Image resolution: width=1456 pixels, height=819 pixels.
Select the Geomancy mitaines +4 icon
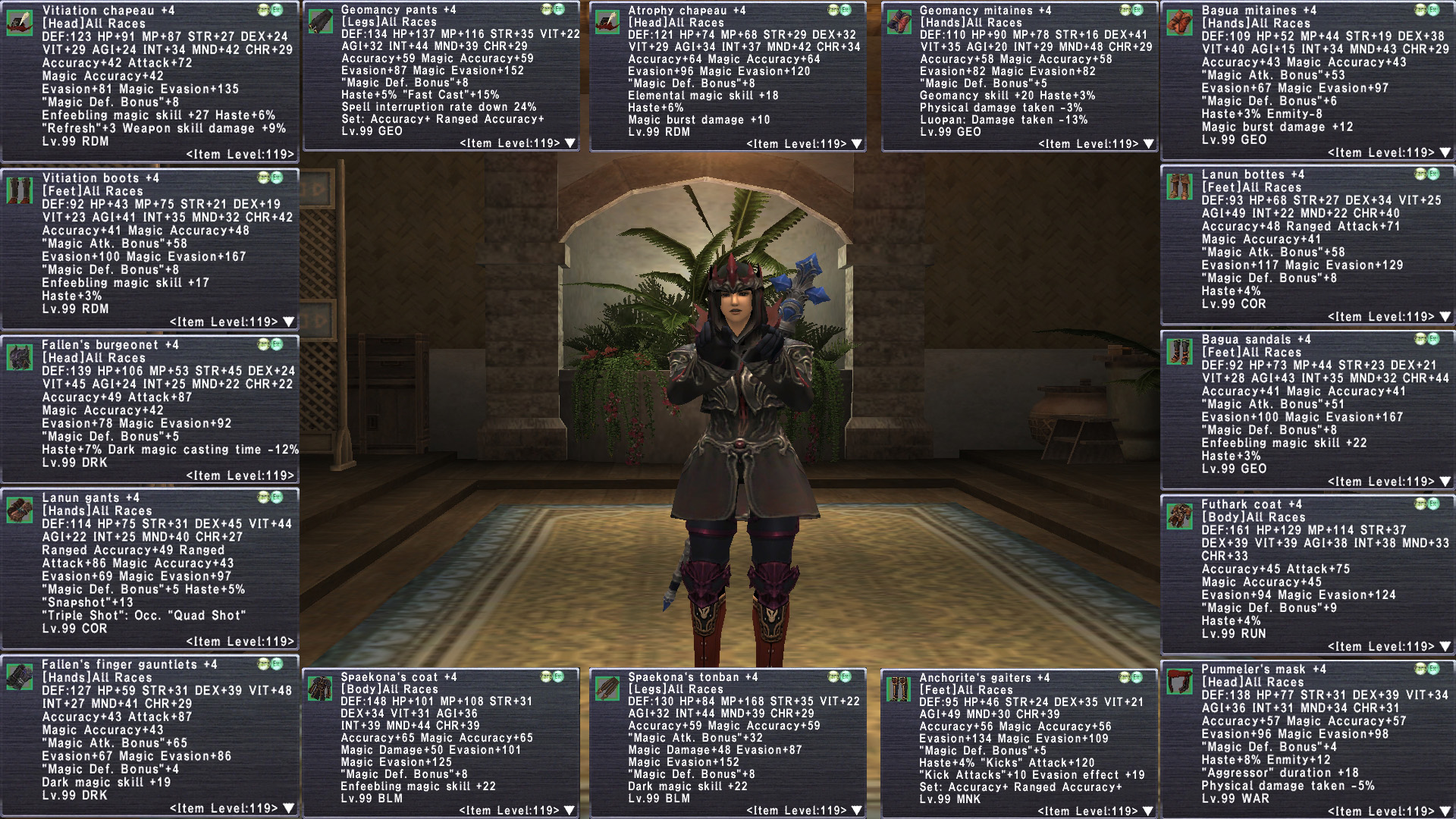(899, 22)
